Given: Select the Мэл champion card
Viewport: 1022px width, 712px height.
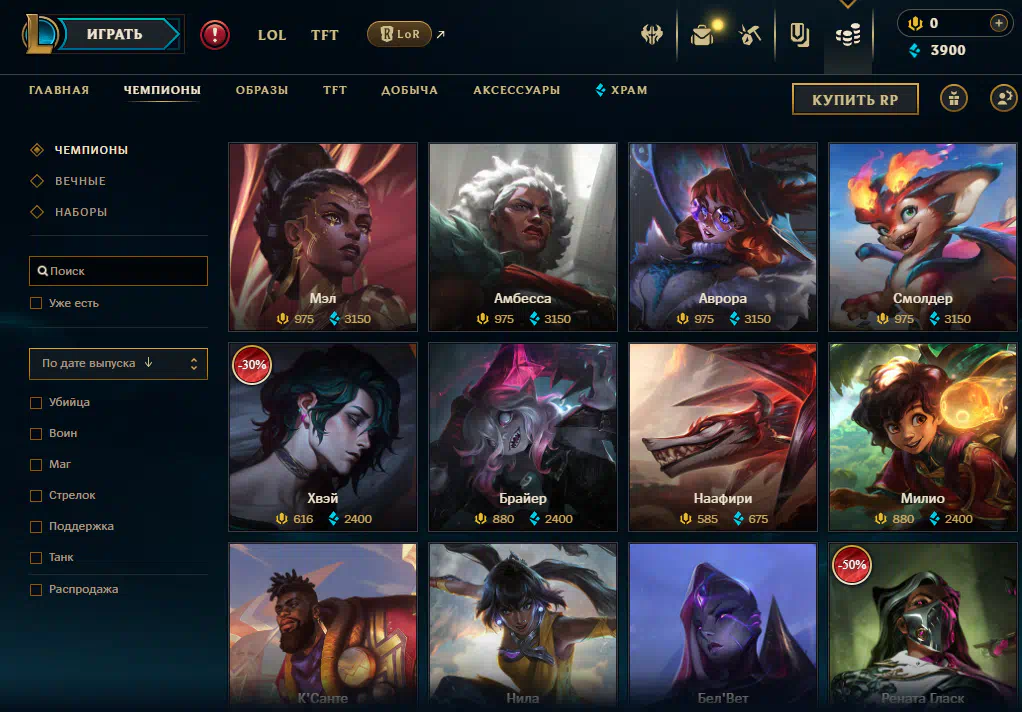Looking at the screenshot, I should click(322, 236).
